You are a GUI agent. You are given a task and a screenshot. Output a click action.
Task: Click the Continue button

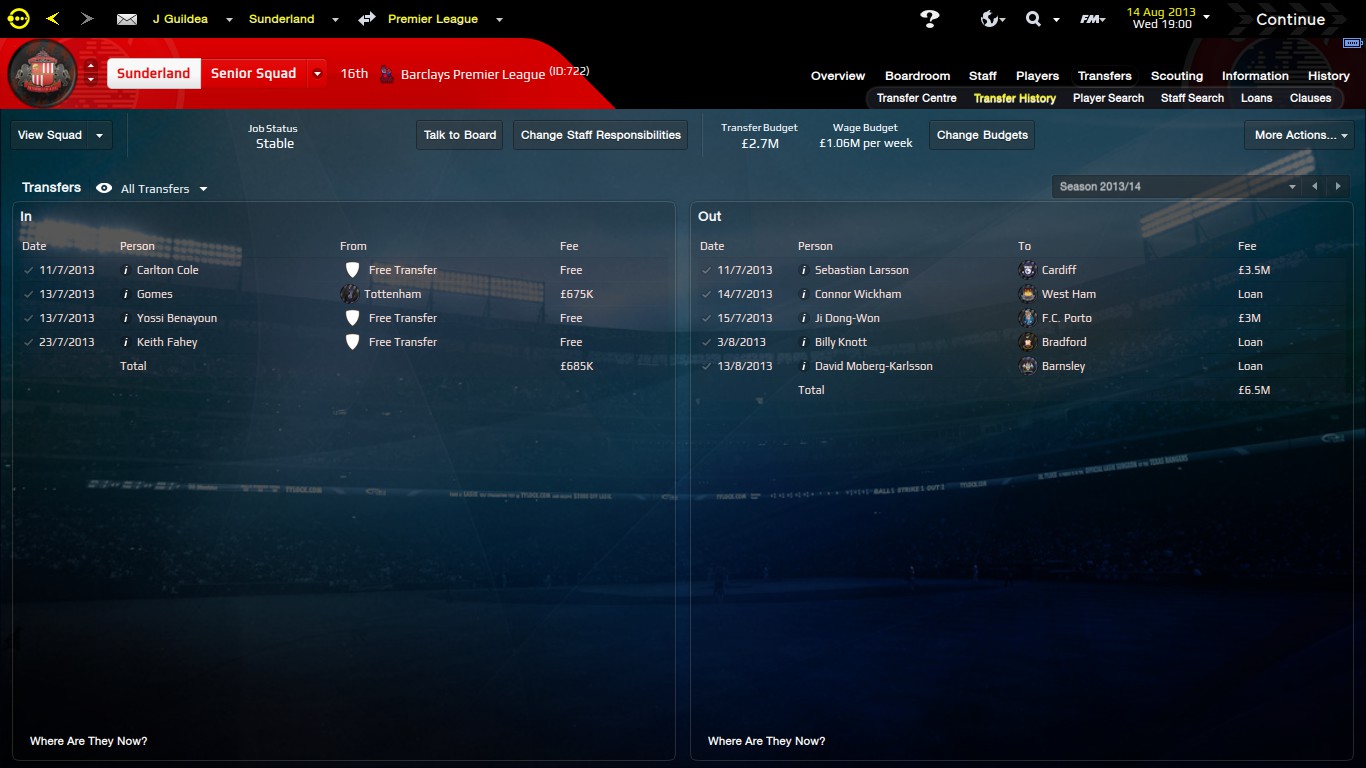click(1290, 19)
